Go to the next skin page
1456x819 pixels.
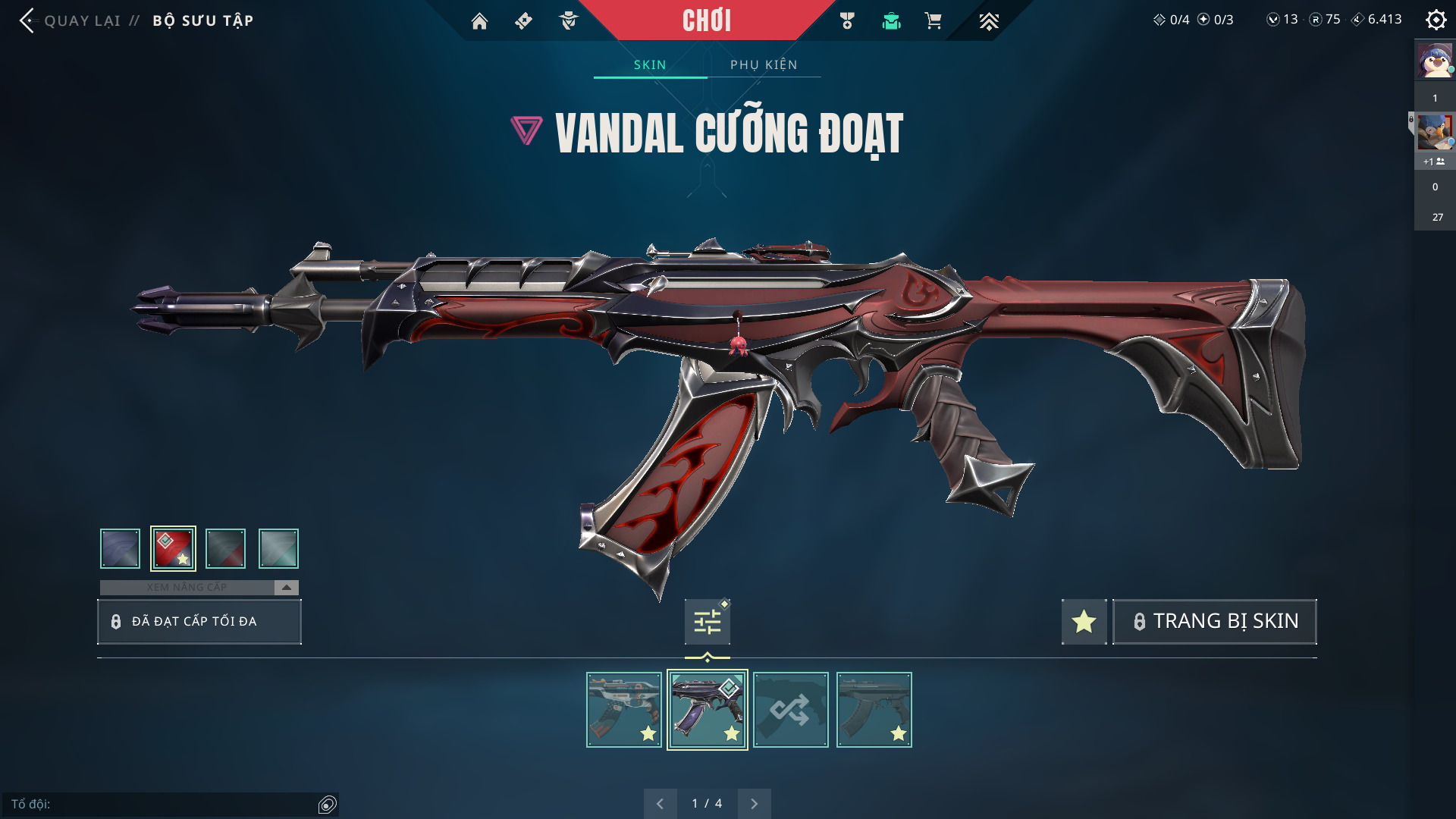coord(754,804)
